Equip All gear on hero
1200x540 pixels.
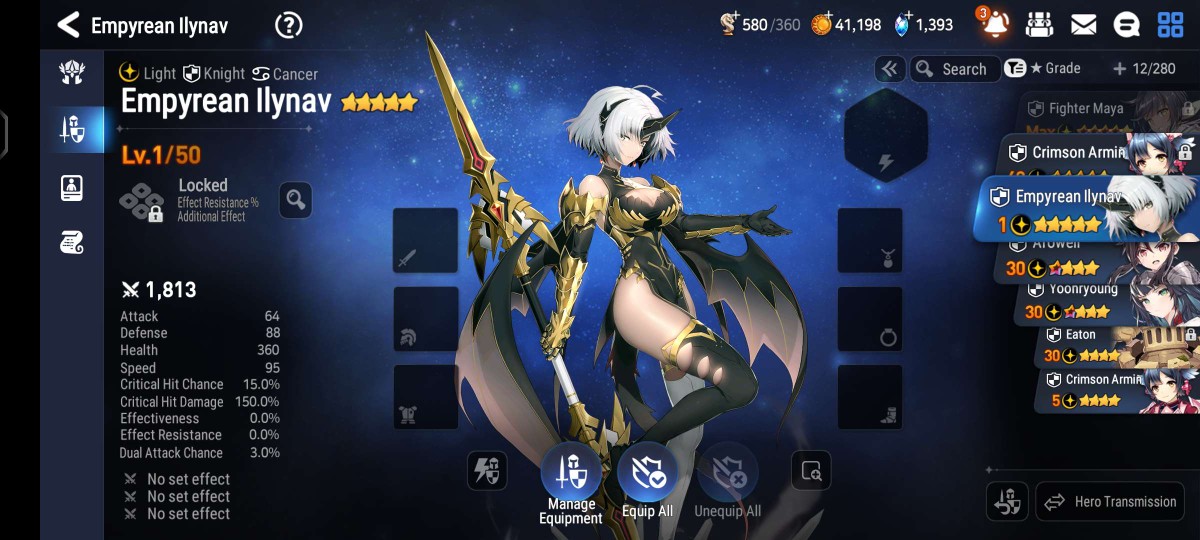(x=647, y=475)
